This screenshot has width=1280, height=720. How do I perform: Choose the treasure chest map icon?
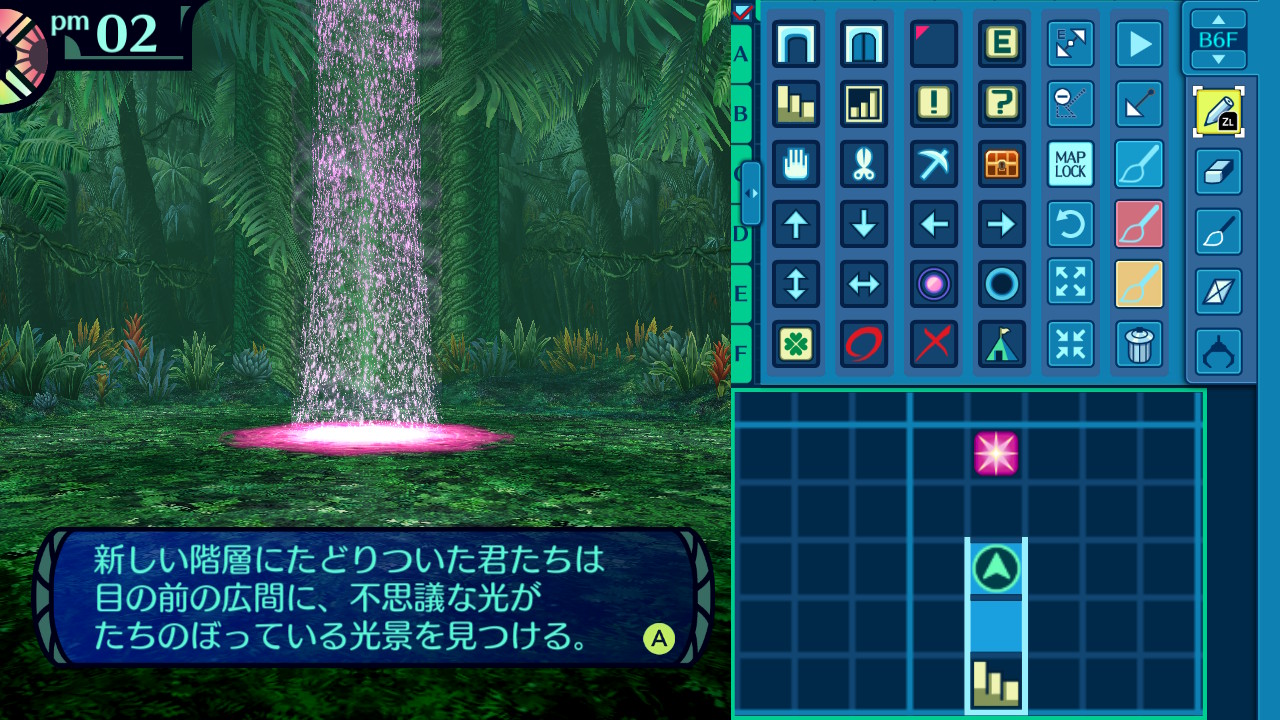coord(1001,164)
